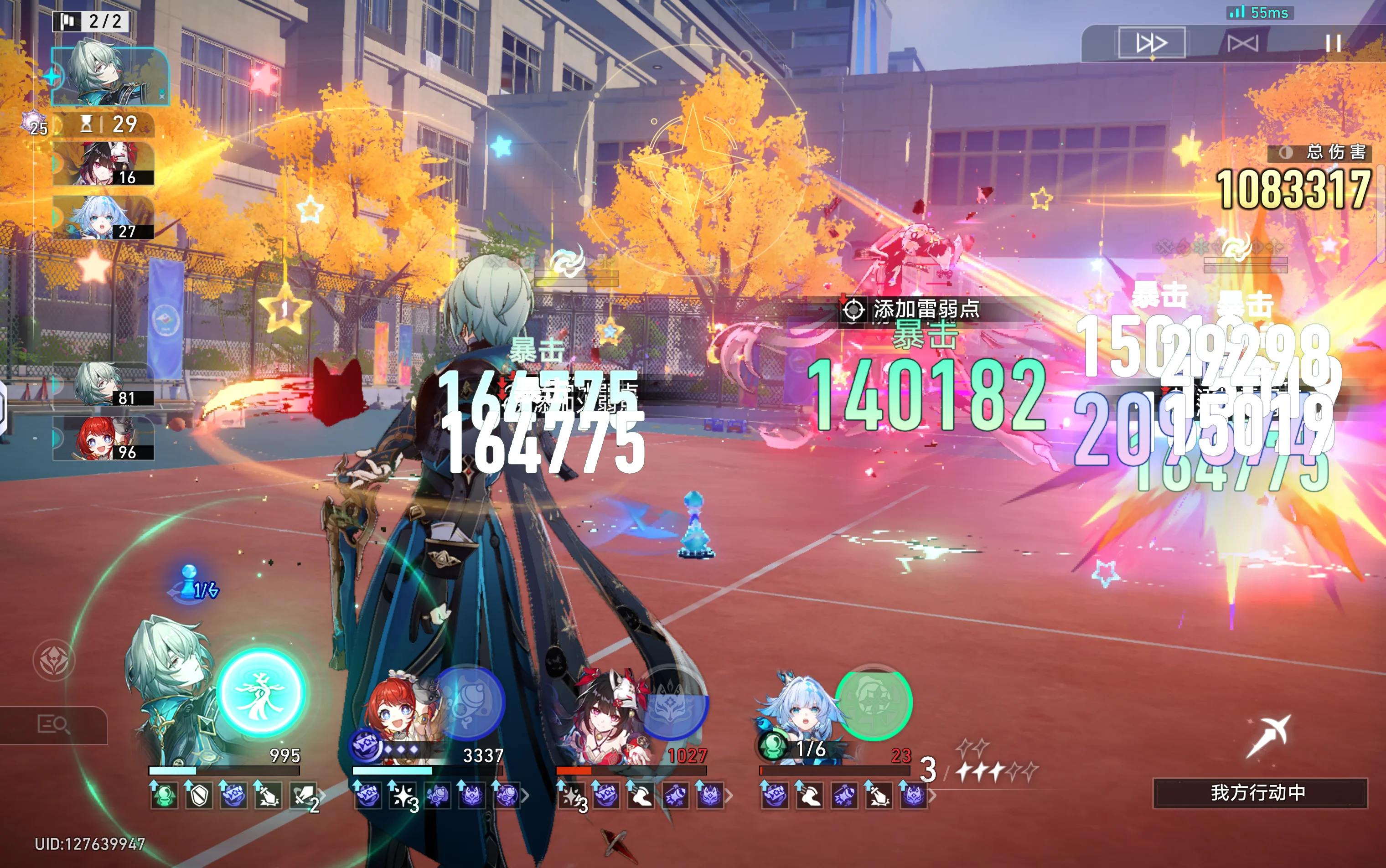1386x868 pixels.
Task: Toggle the double-speed fast-forward button
Action: tap(1152, 42)
